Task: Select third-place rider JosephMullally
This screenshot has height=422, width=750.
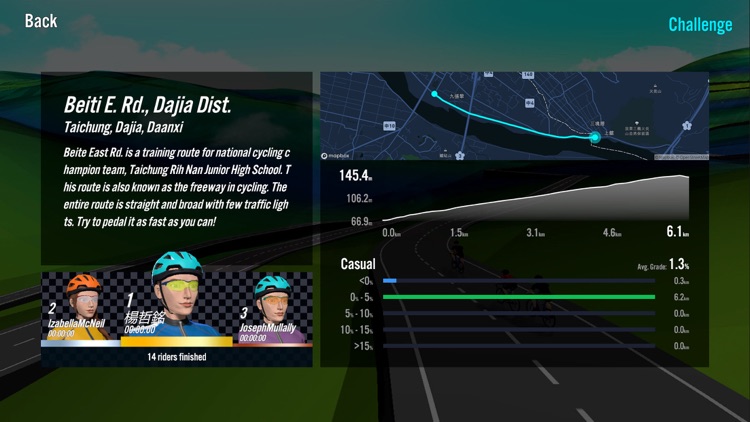Action: click(272, 310)
